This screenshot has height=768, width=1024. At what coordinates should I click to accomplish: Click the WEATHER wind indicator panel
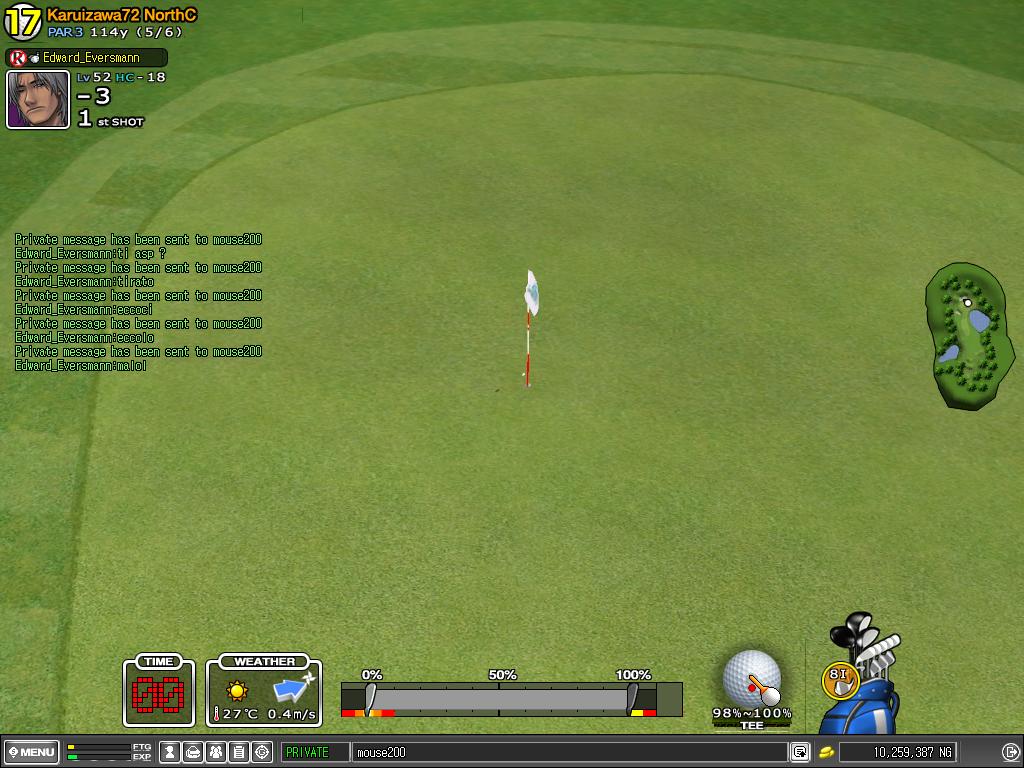264,692
